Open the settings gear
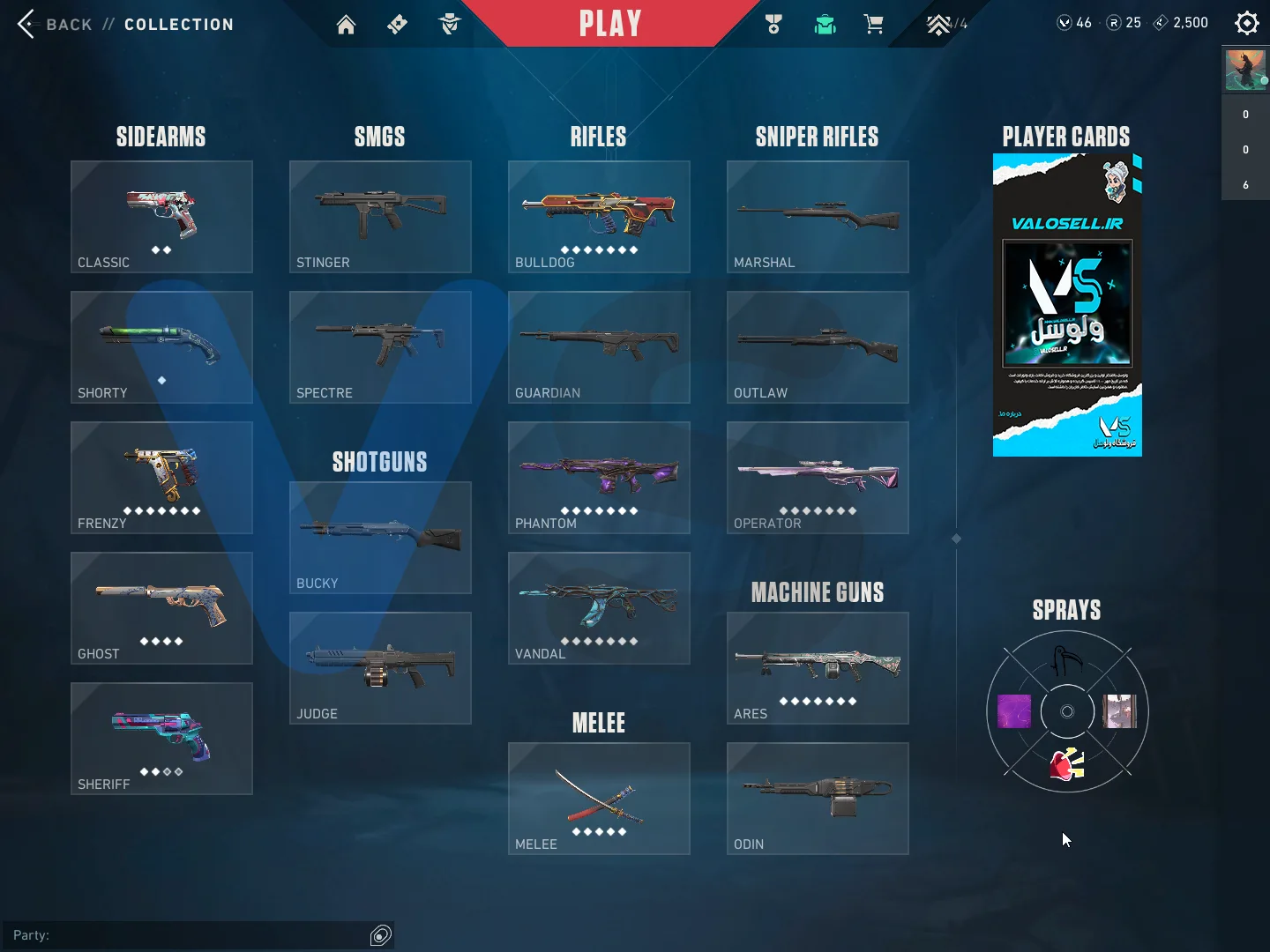1270x952 pixels. [1246, 23]
